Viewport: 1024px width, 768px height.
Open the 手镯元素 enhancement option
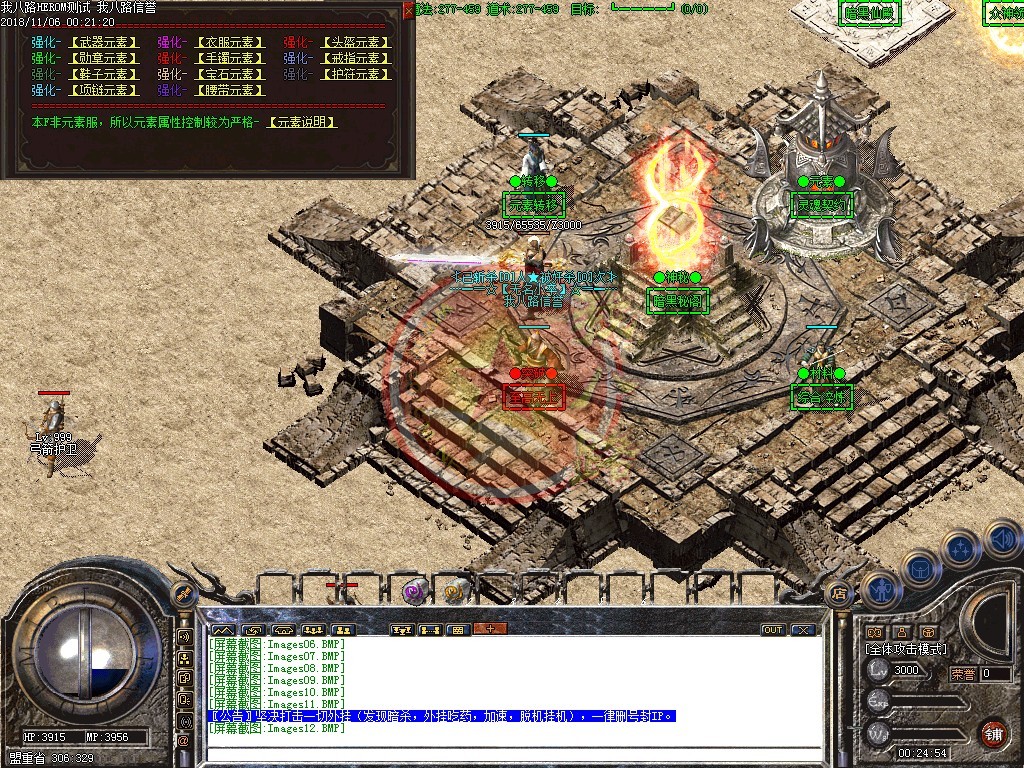pos(229,59)
